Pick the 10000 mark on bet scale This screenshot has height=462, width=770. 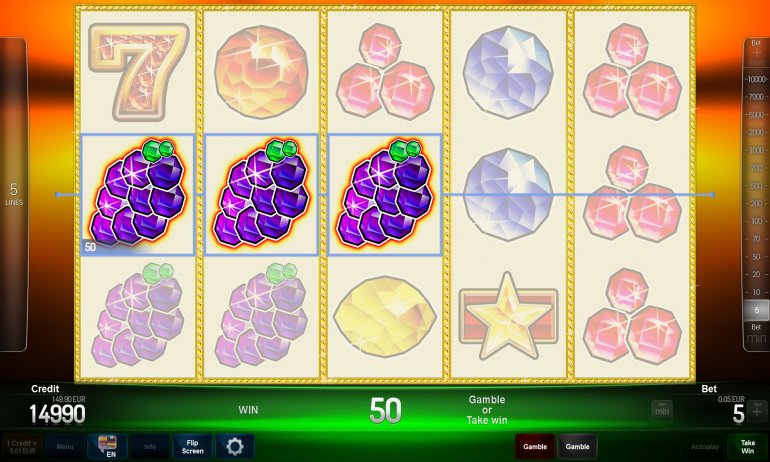click(757, 78)
